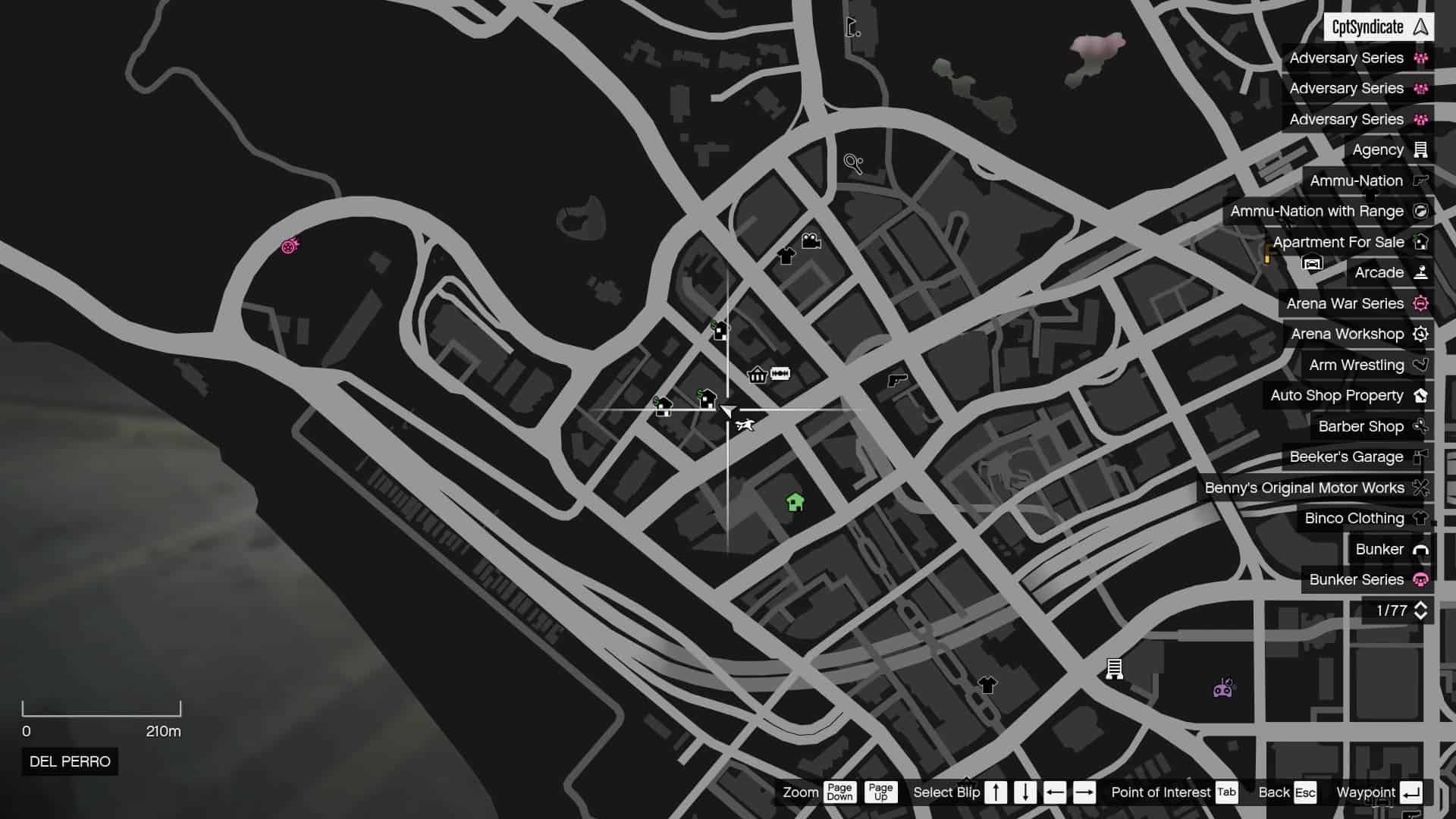The image size is (1456, 819).
Task: Click the green safehouse icon near the crosshair
Action: [x=794, y=502]
